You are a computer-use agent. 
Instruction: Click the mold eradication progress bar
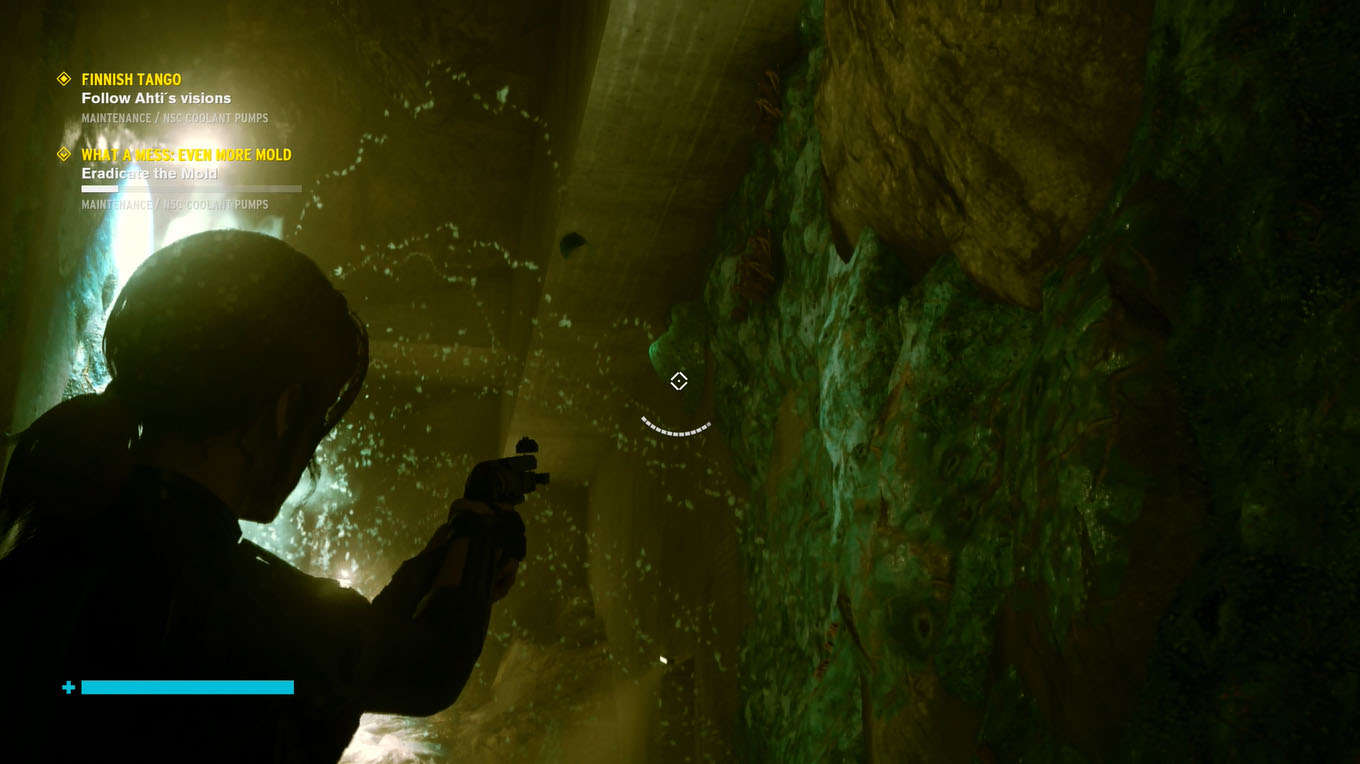190,188
